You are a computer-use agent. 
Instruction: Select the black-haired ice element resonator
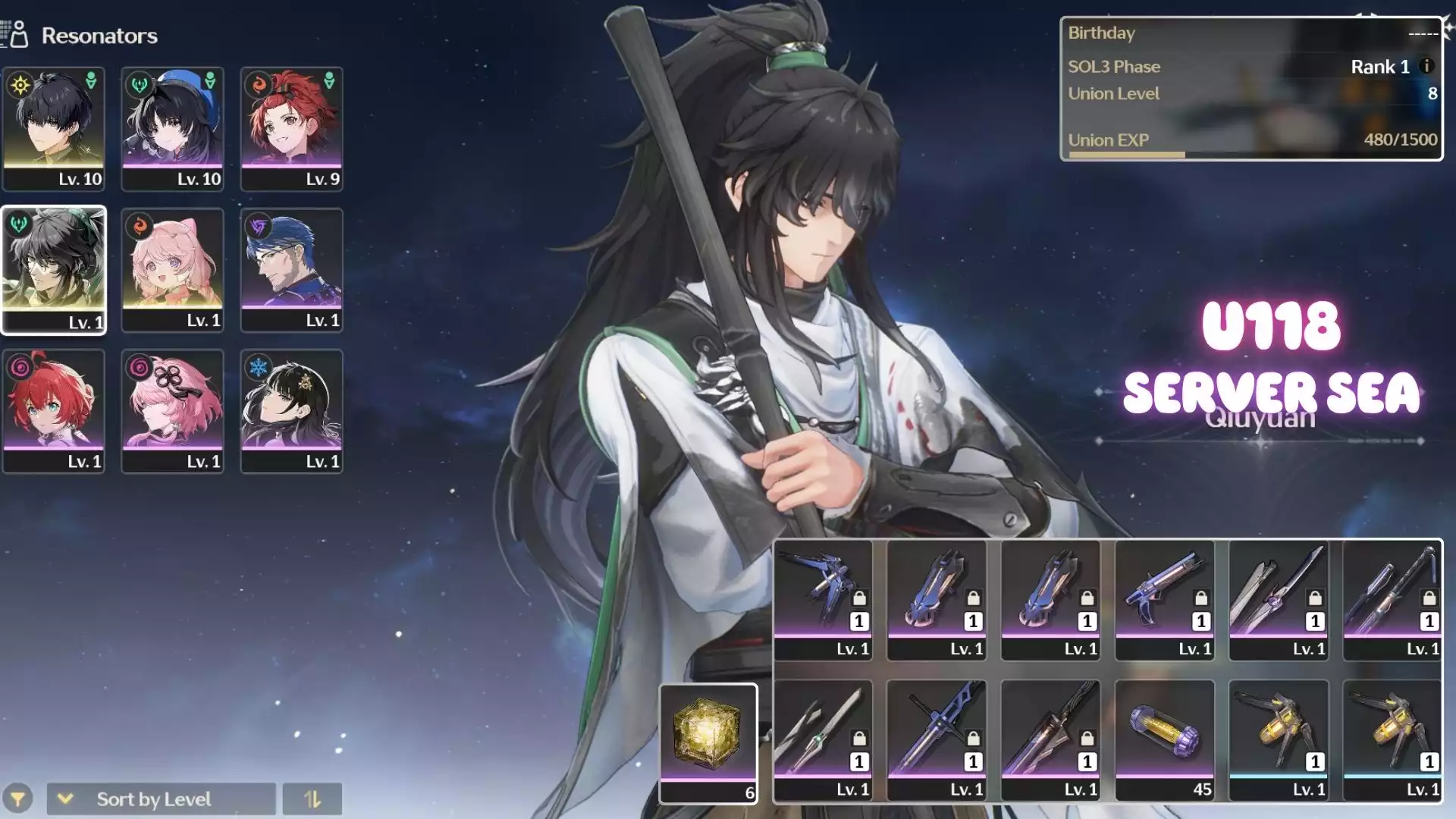(x=291, y=411)
